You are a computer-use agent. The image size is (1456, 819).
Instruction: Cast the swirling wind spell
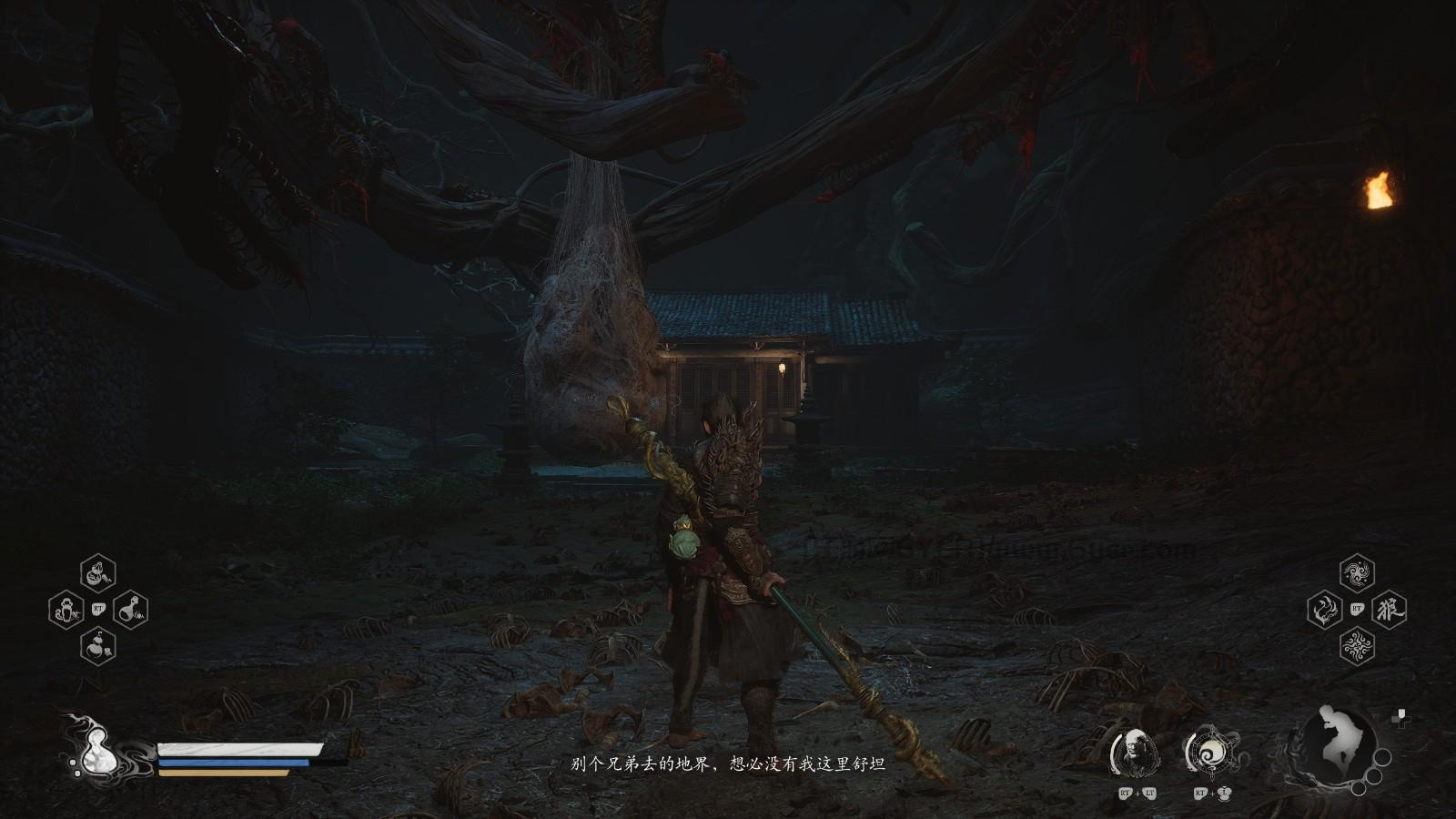coord(1357,573)
